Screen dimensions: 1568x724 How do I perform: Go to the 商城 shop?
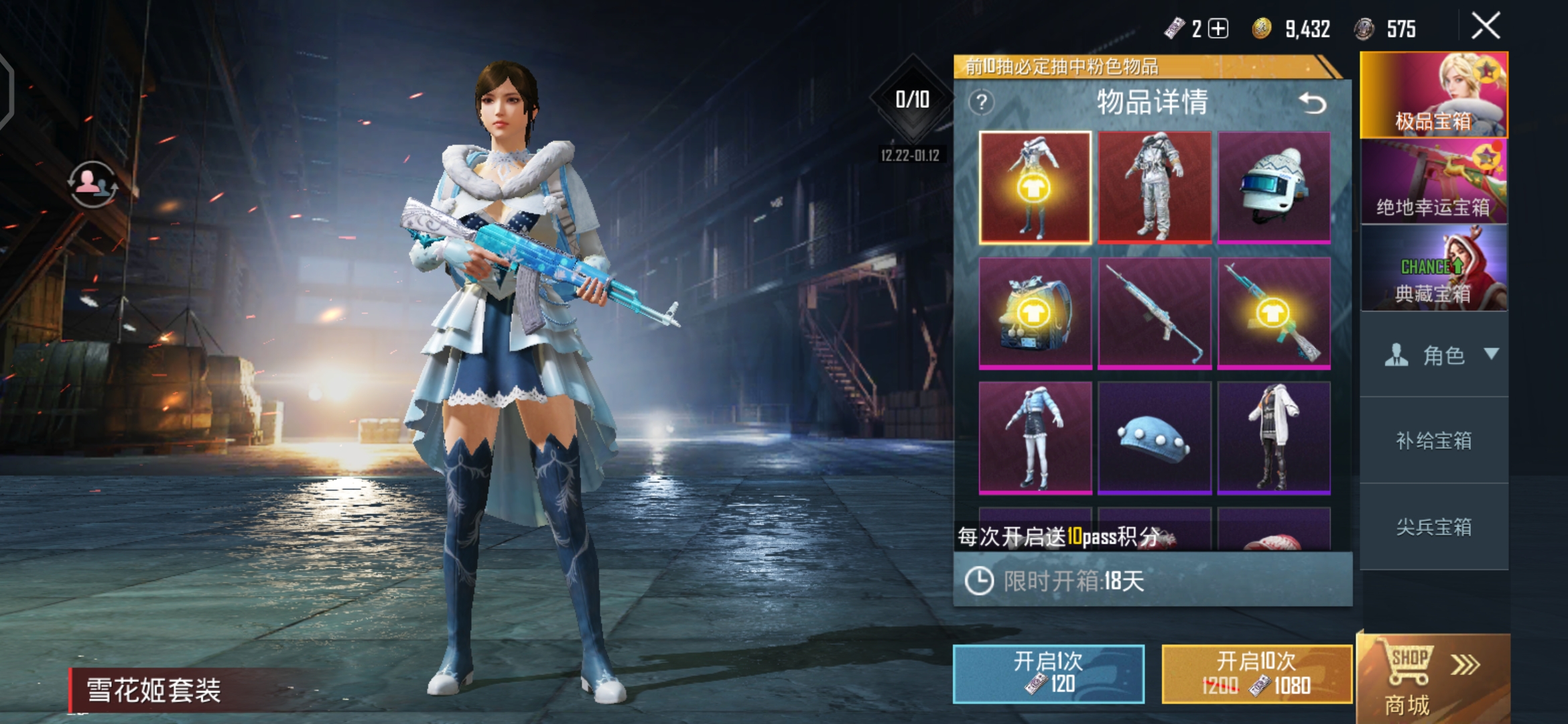click(1433, 678)
